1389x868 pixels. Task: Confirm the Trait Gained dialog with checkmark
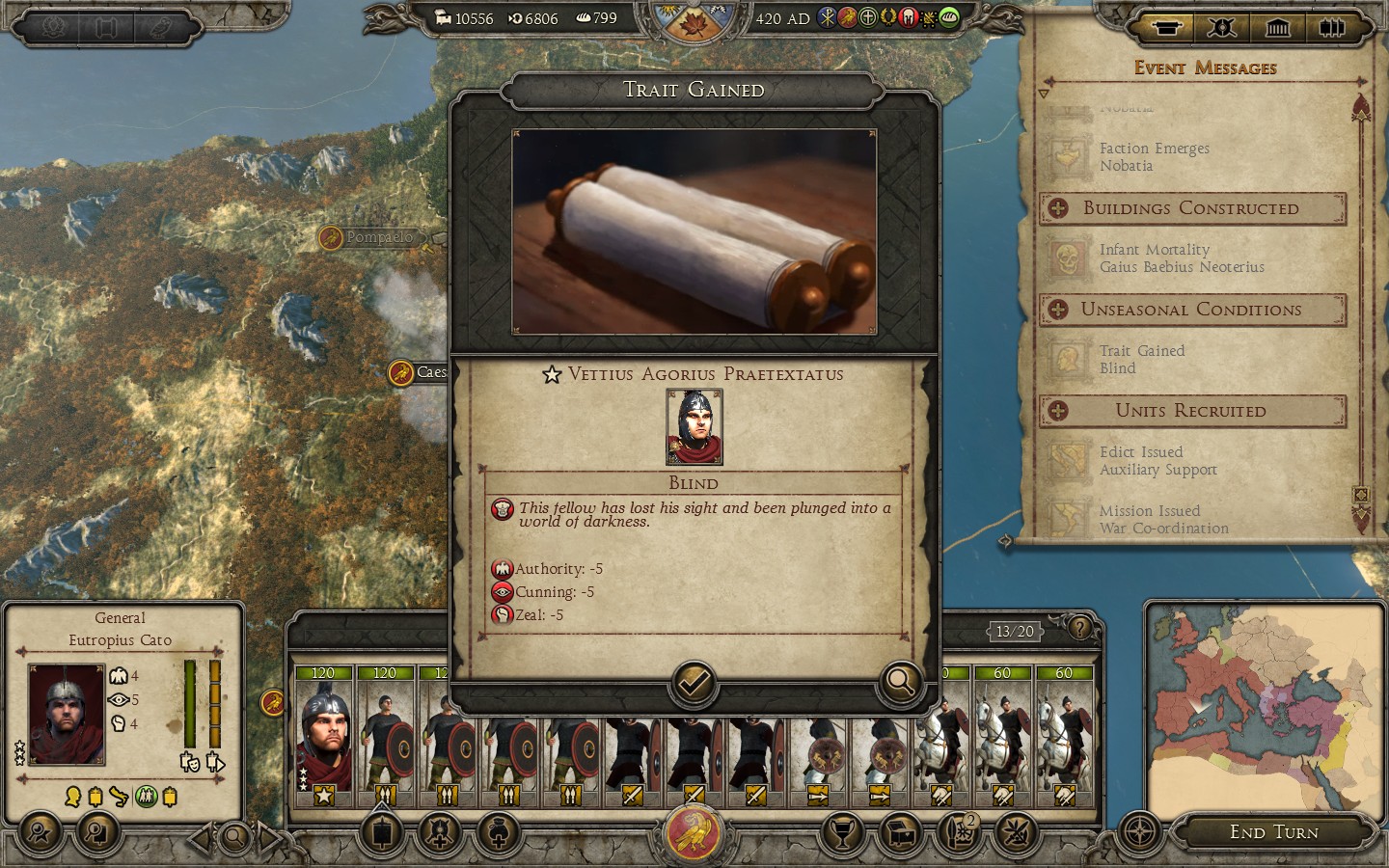[693, 683]
